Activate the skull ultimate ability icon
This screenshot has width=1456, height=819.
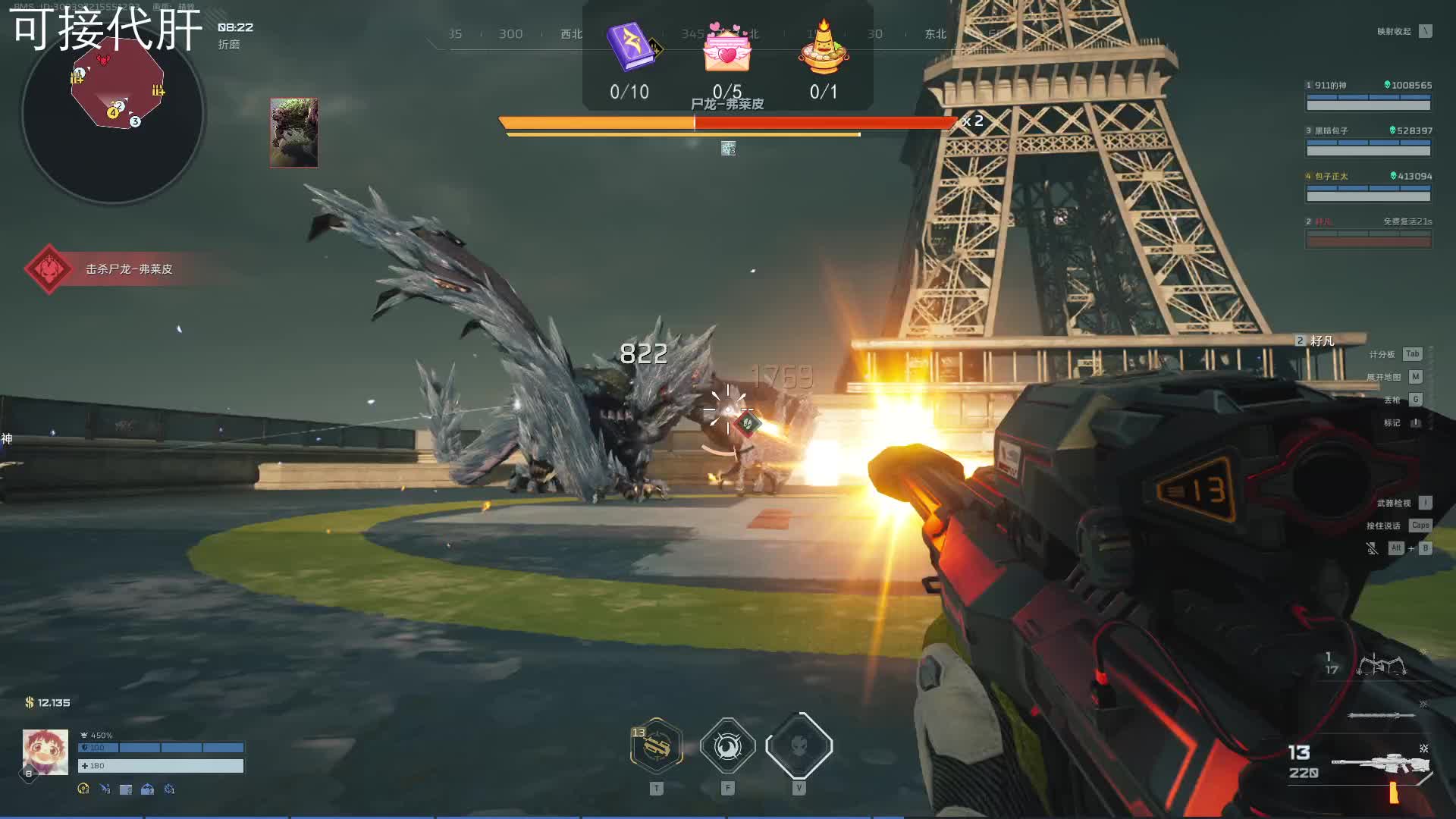point(799,747)
